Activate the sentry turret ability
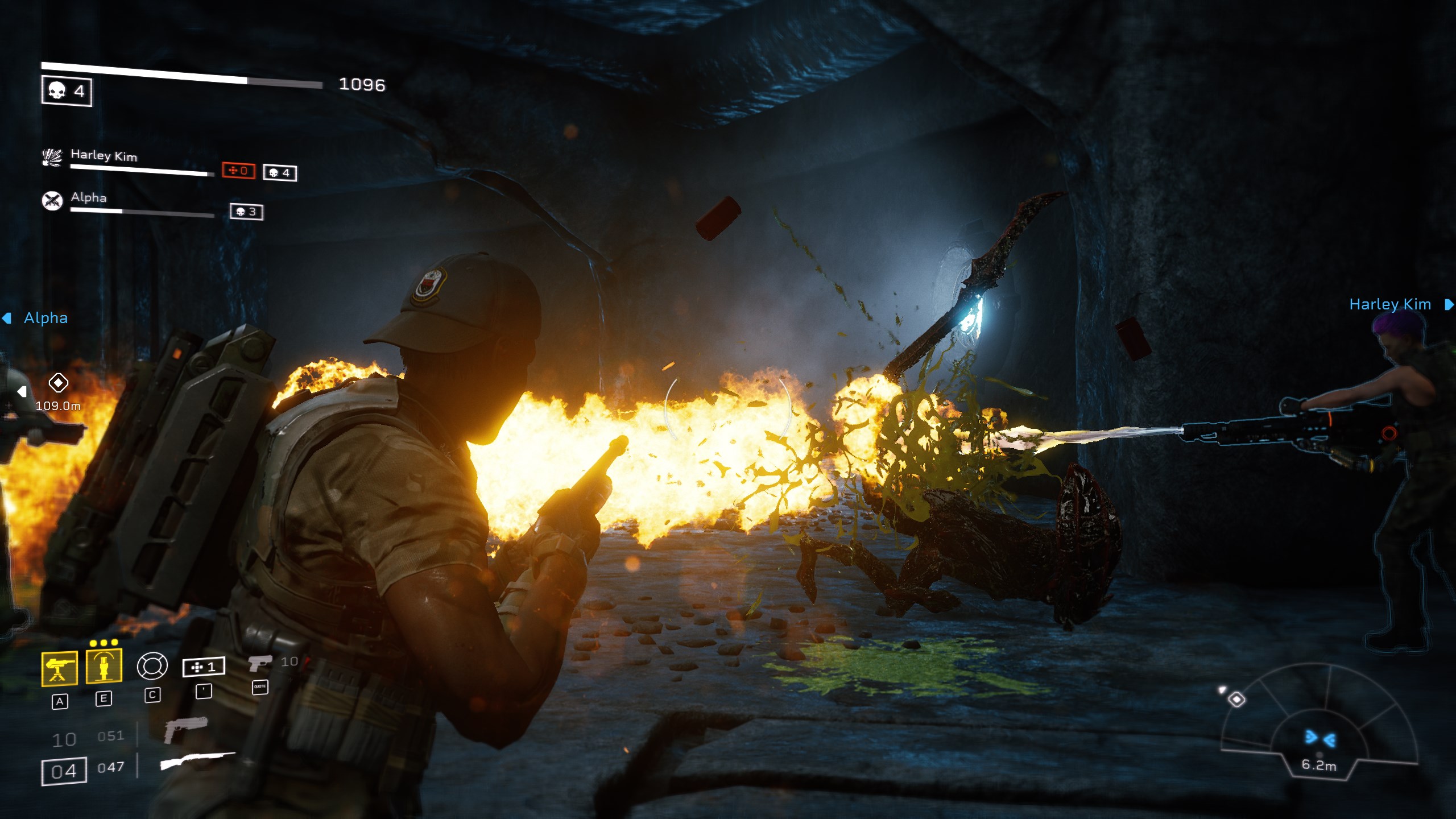 [x=60, y=668]
